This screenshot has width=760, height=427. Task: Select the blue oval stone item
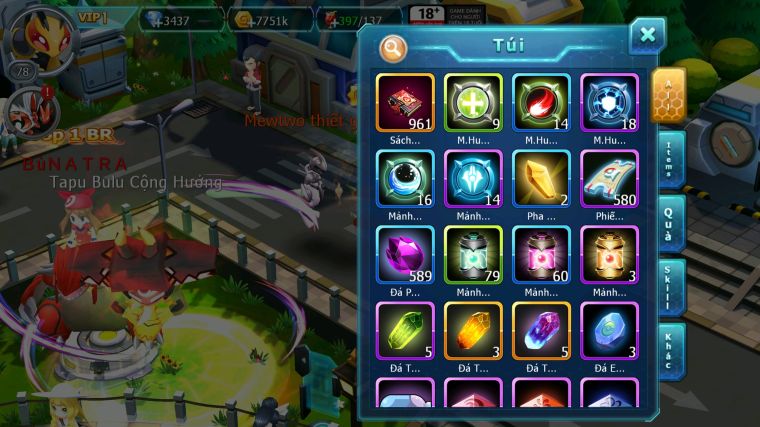click(x=609, y=330)
